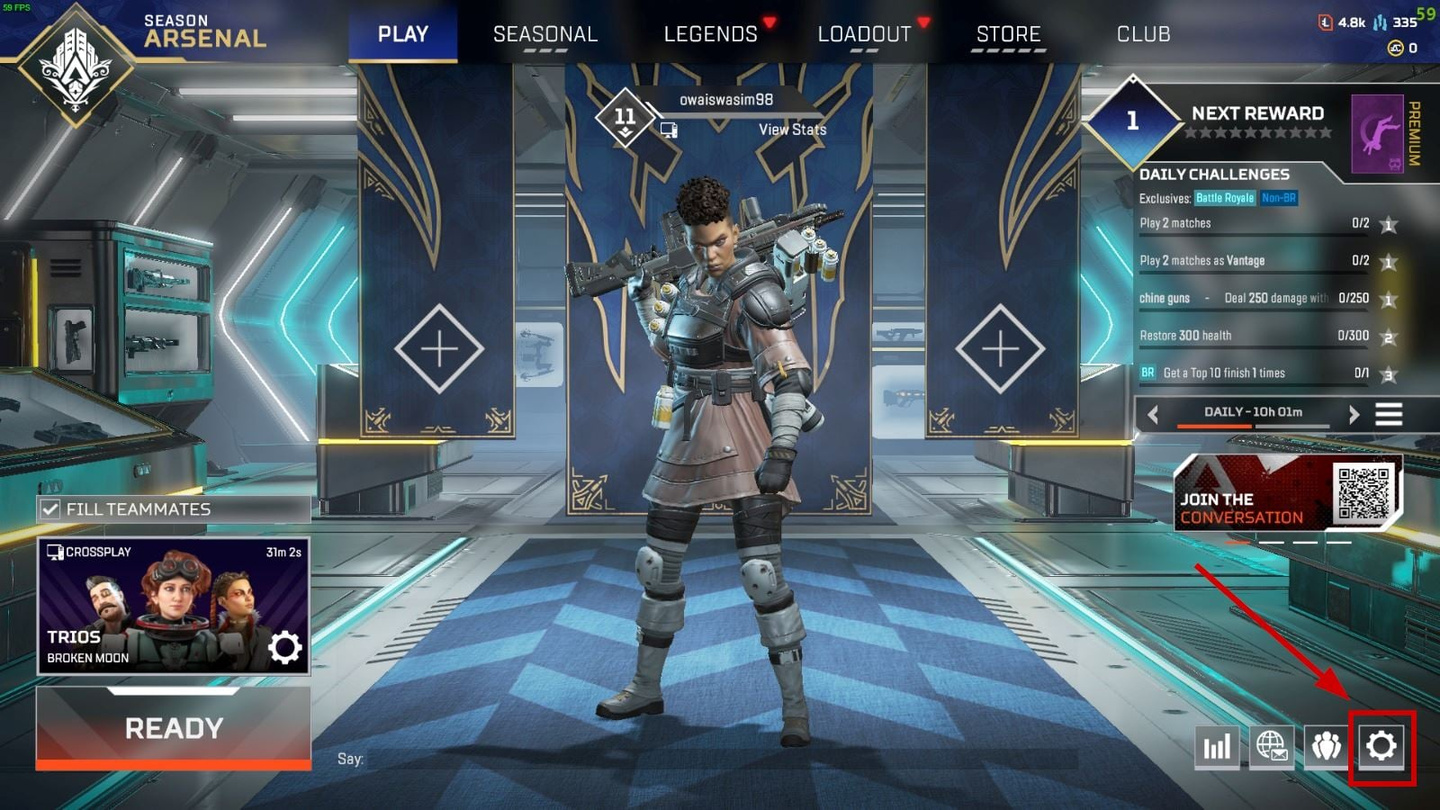Open match stats with the bar chart icon
Image resolution: width=1440 pixels, height=810 pixels.
pos(1217,745)
